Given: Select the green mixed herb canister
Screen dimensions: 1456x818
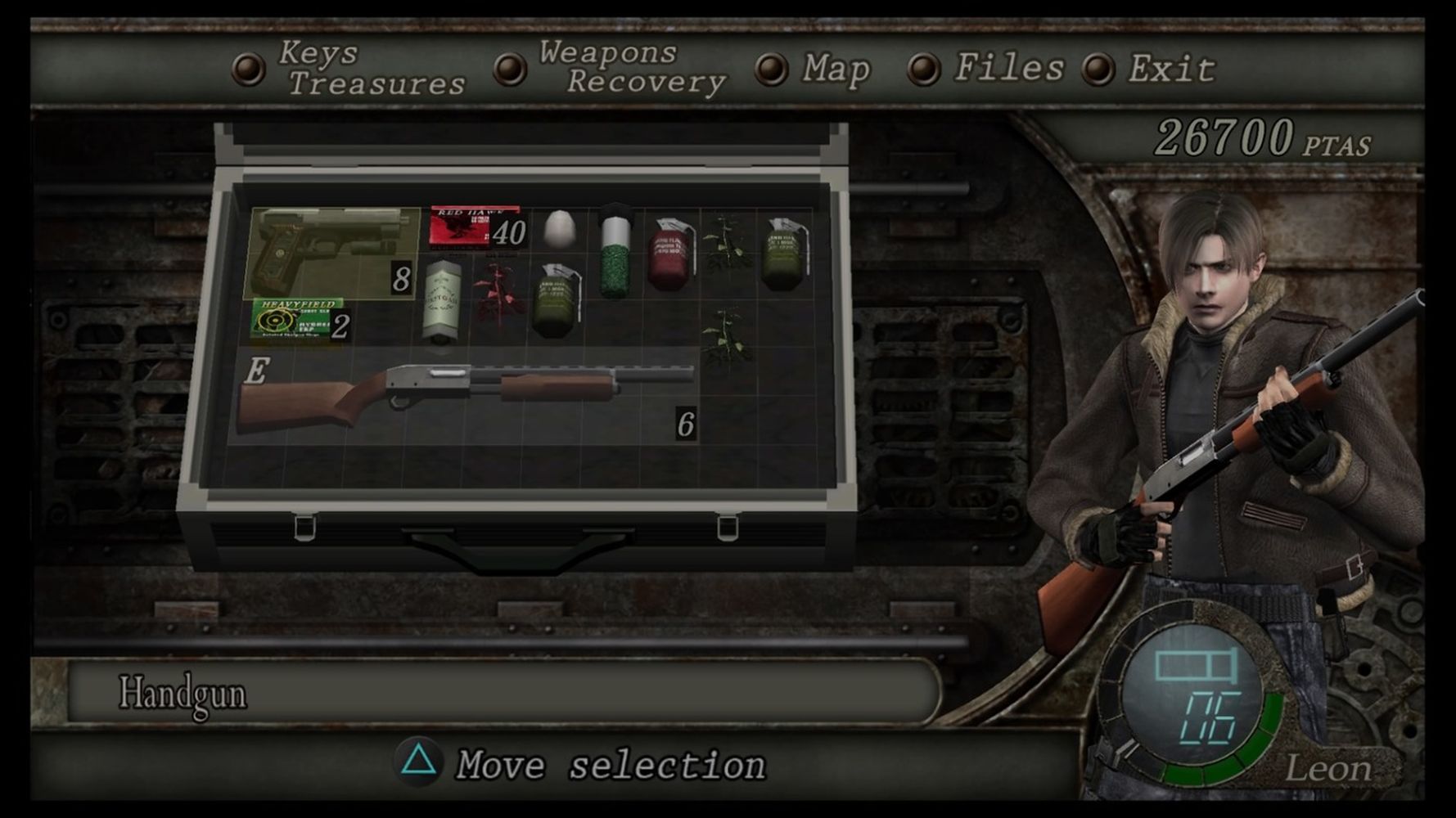Looking at the screenshot, I should pyautogui.click(x=615, y=255).
